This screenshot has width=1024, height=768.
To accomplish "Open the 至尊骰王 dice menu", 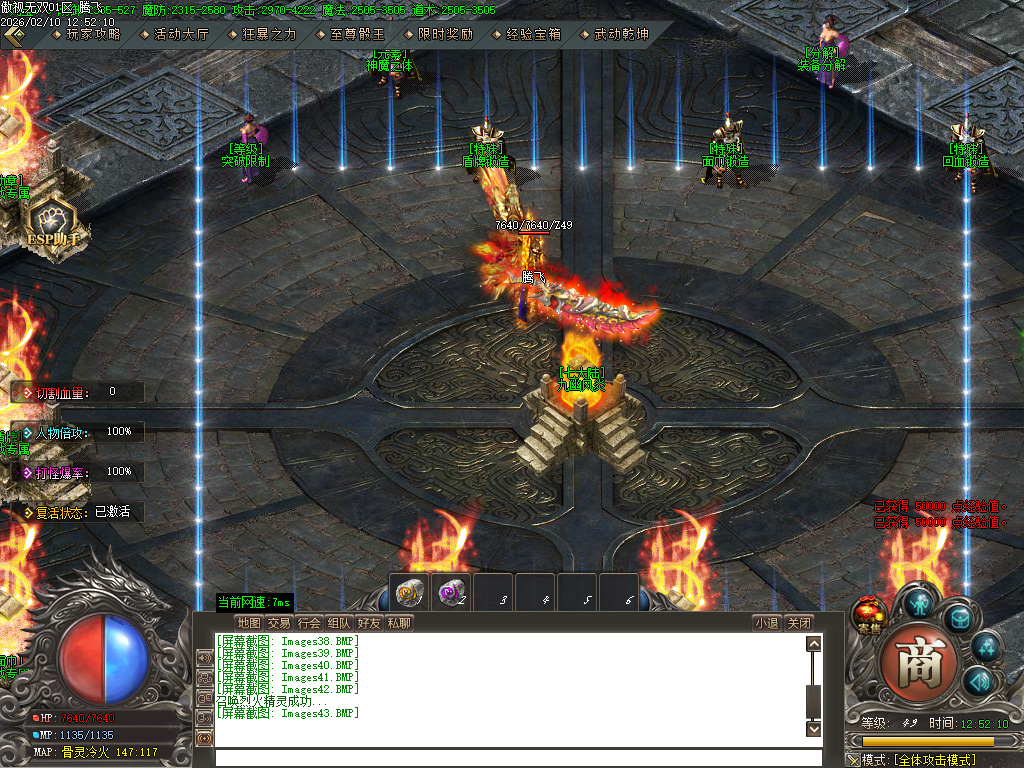I will click(x=349, y=34).
